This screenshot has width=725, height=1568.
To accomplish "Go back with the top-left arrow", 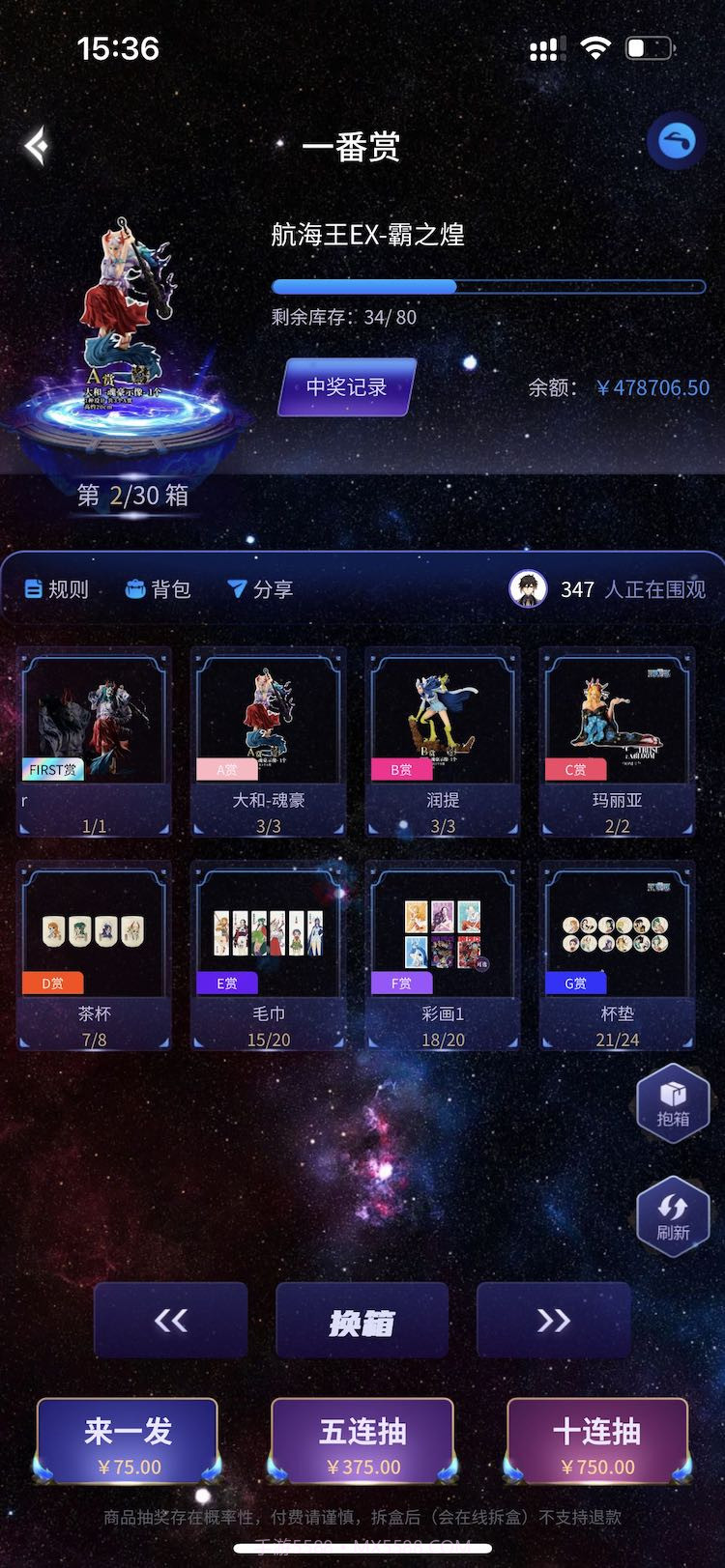I will point(37,146).
